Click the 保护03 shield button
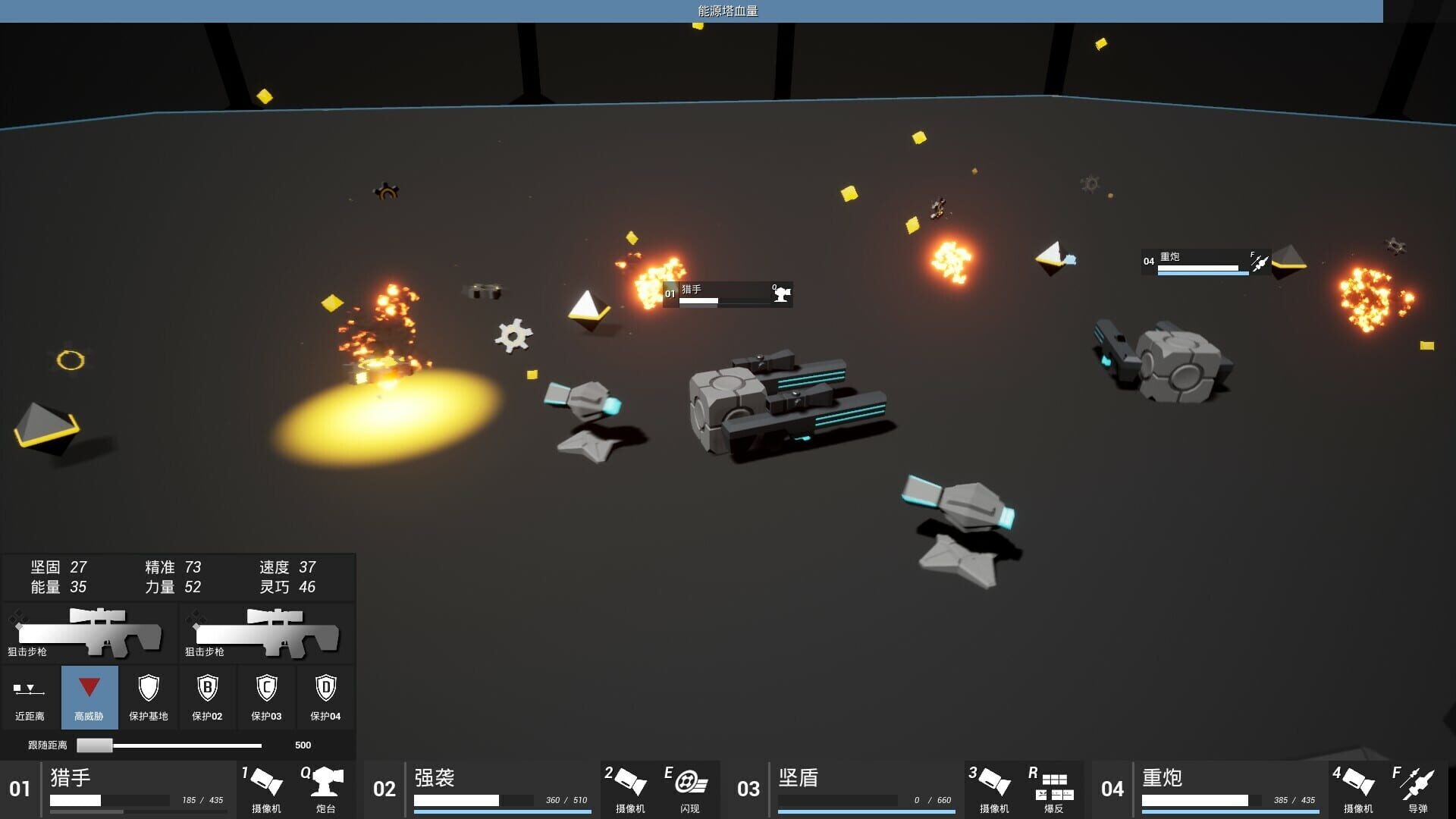 (265, 696)
